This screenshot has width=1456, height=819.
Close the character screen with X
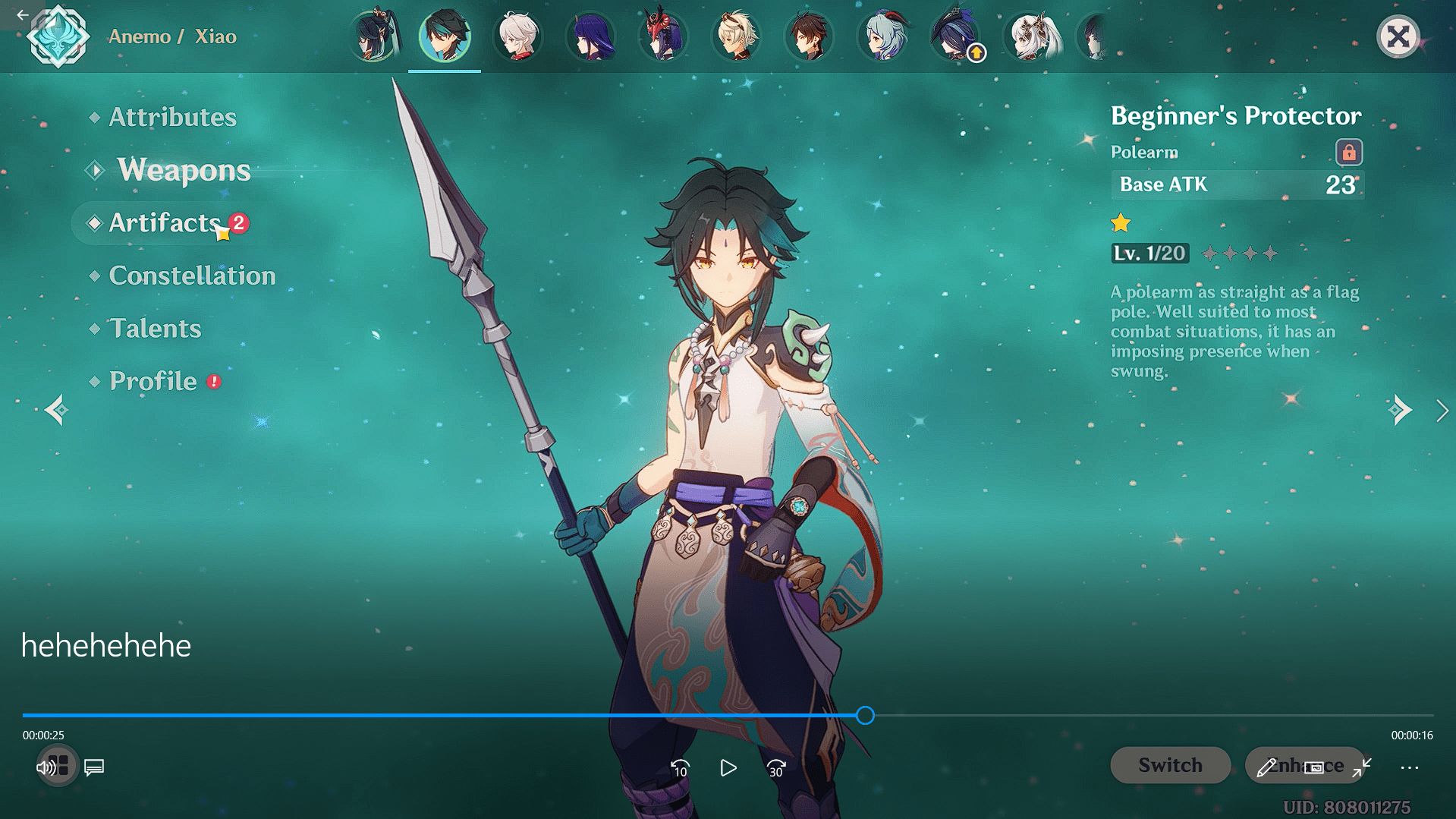coord(1398,36)
